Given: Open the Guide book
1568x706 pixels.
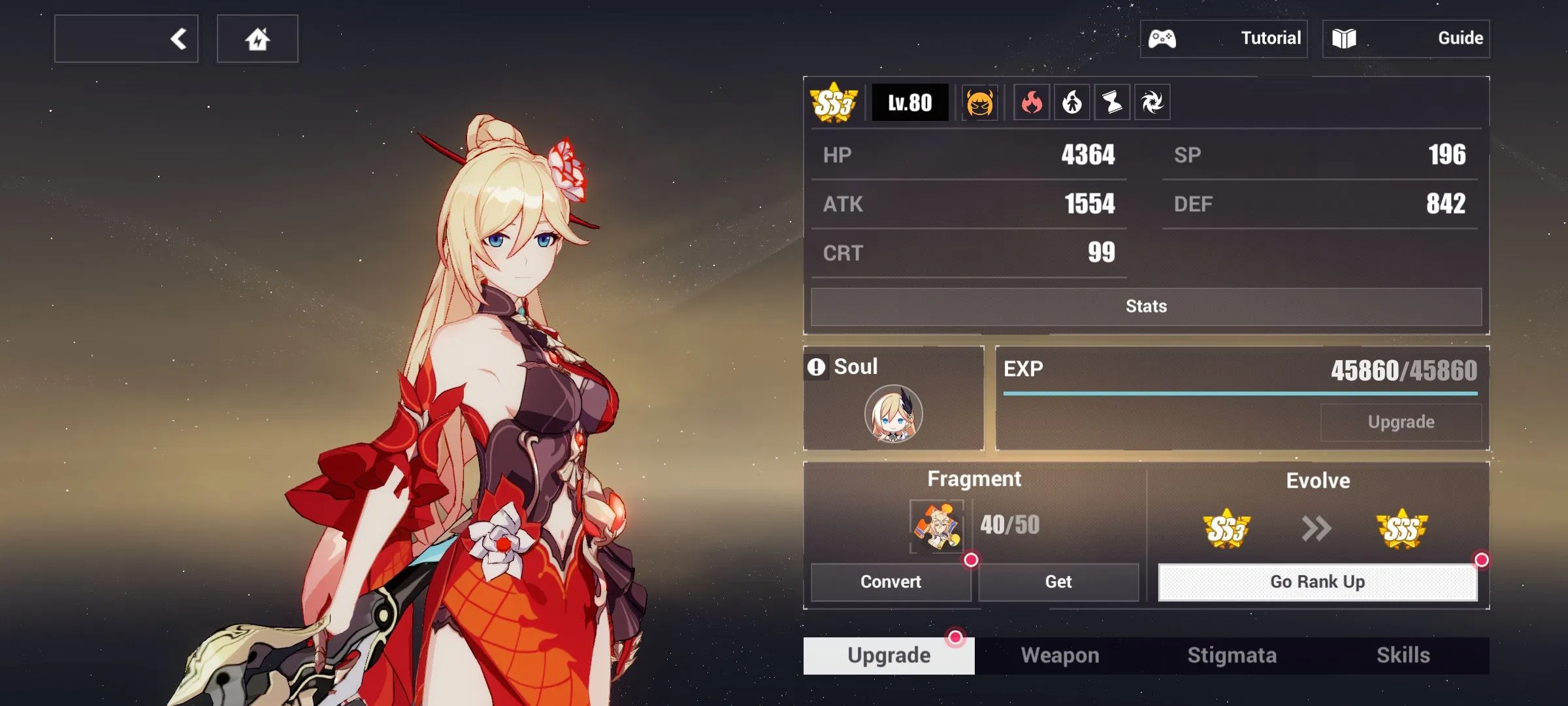Looking at the screenshot, I should point(1406,39).
